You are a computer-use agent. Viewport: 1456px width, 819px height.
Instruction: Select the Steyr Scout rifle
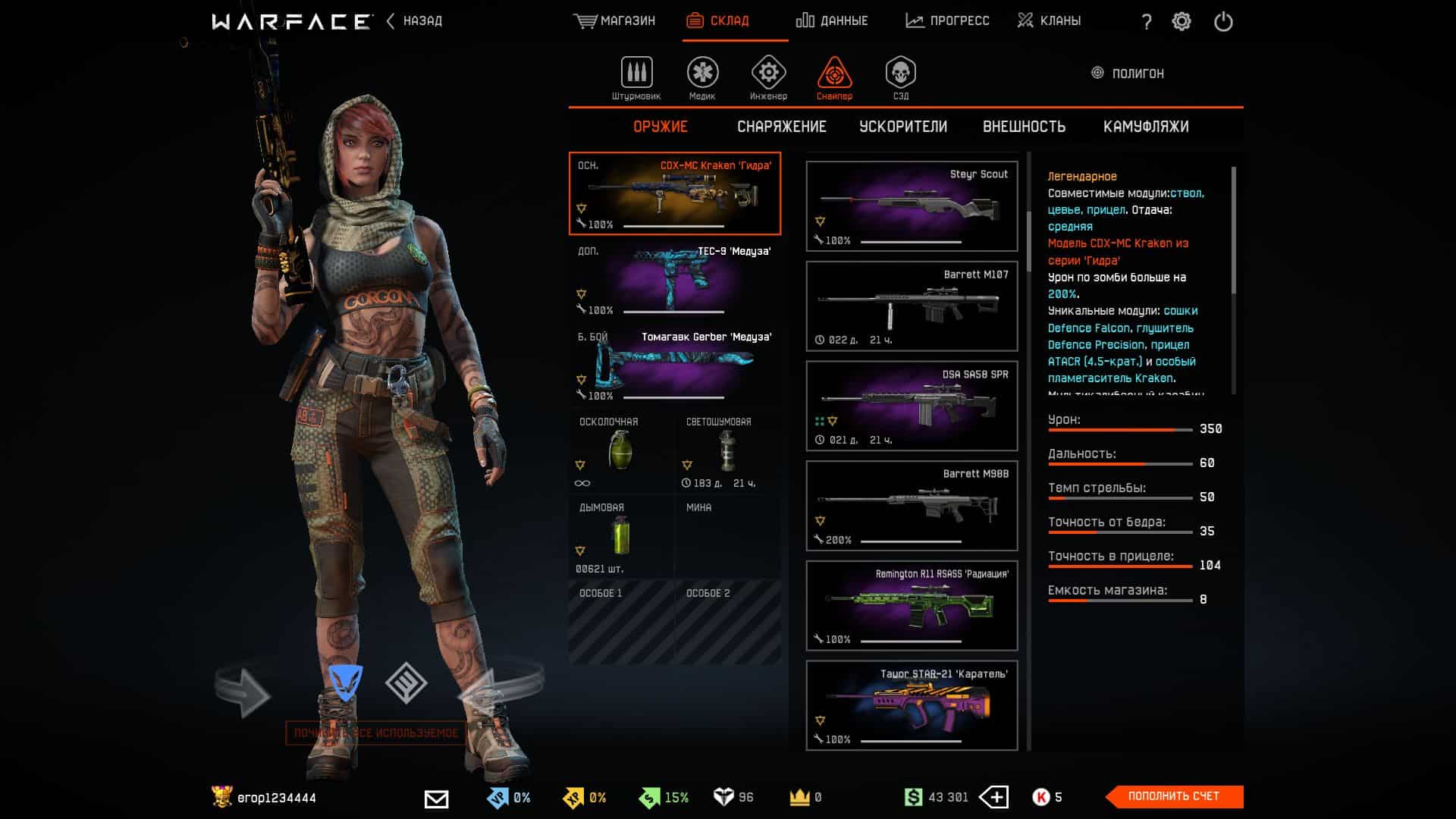point(912,206)
